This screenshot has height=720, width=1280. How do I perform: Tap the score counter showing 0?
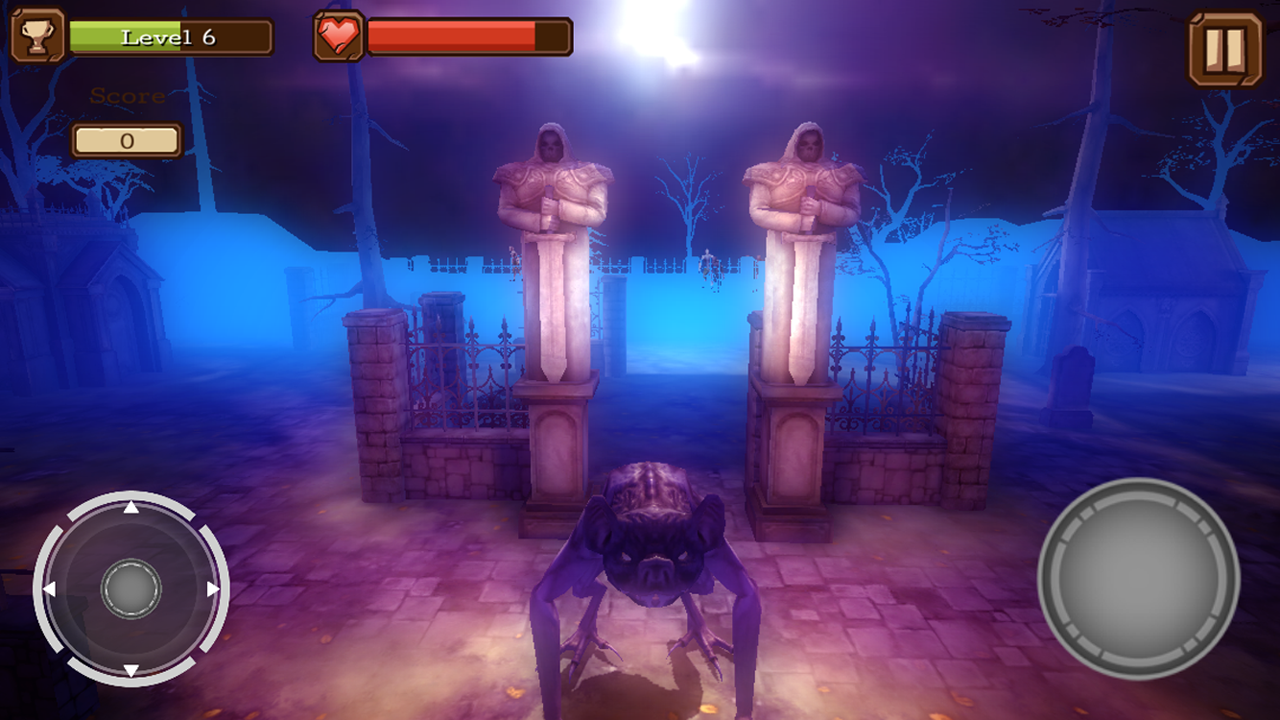point(126,139)
